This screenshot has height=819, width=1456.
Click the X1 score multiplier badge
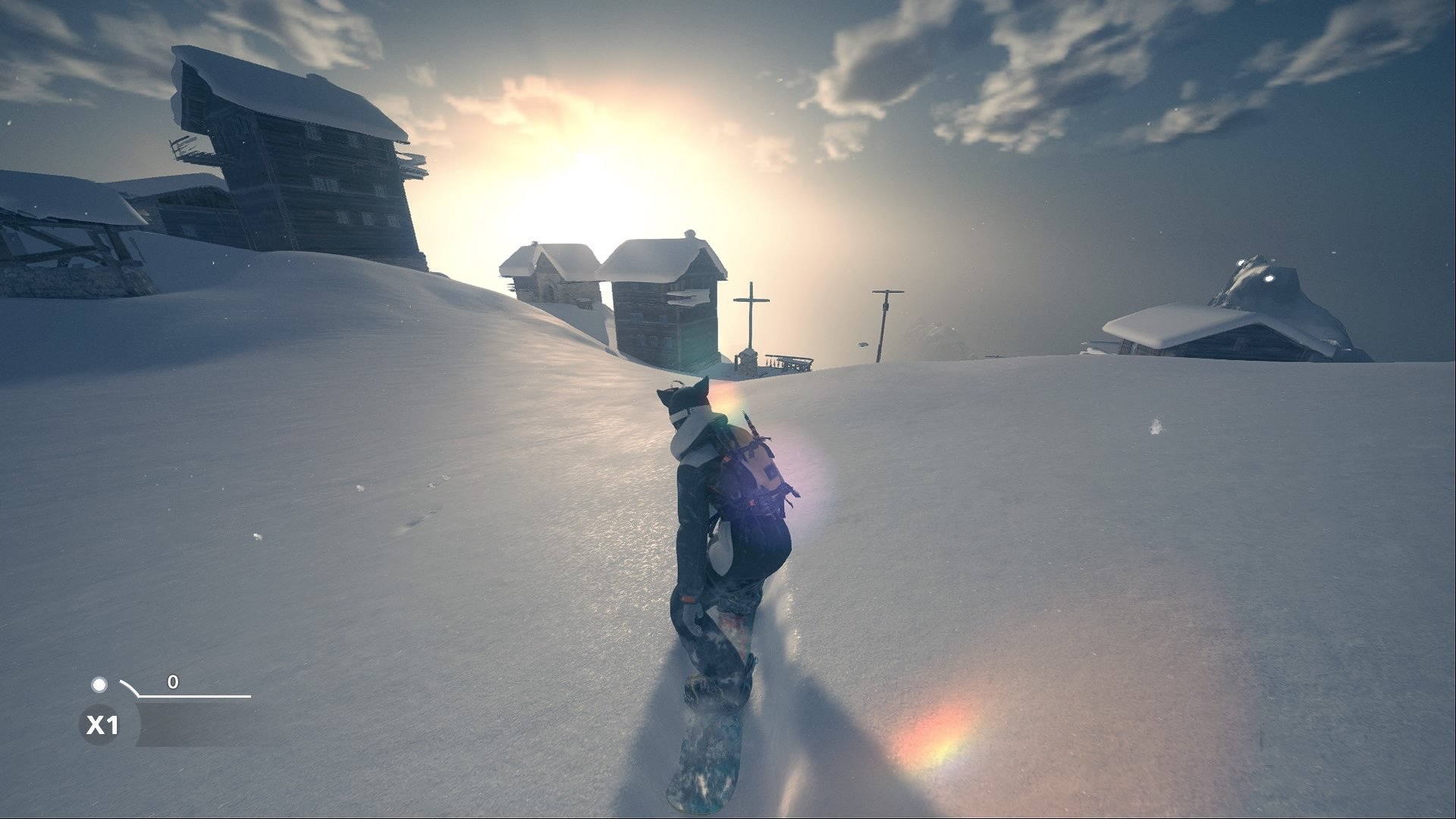(x=102, y=723)
